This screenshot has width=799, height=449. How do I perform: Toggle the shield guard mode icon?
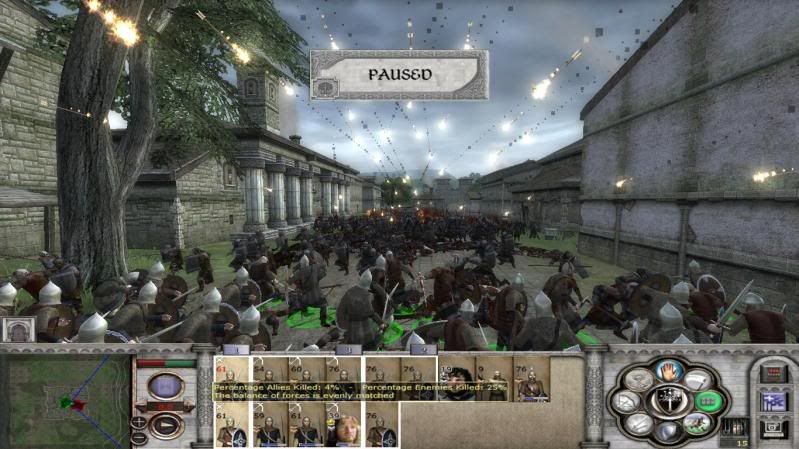click(666, 431)
